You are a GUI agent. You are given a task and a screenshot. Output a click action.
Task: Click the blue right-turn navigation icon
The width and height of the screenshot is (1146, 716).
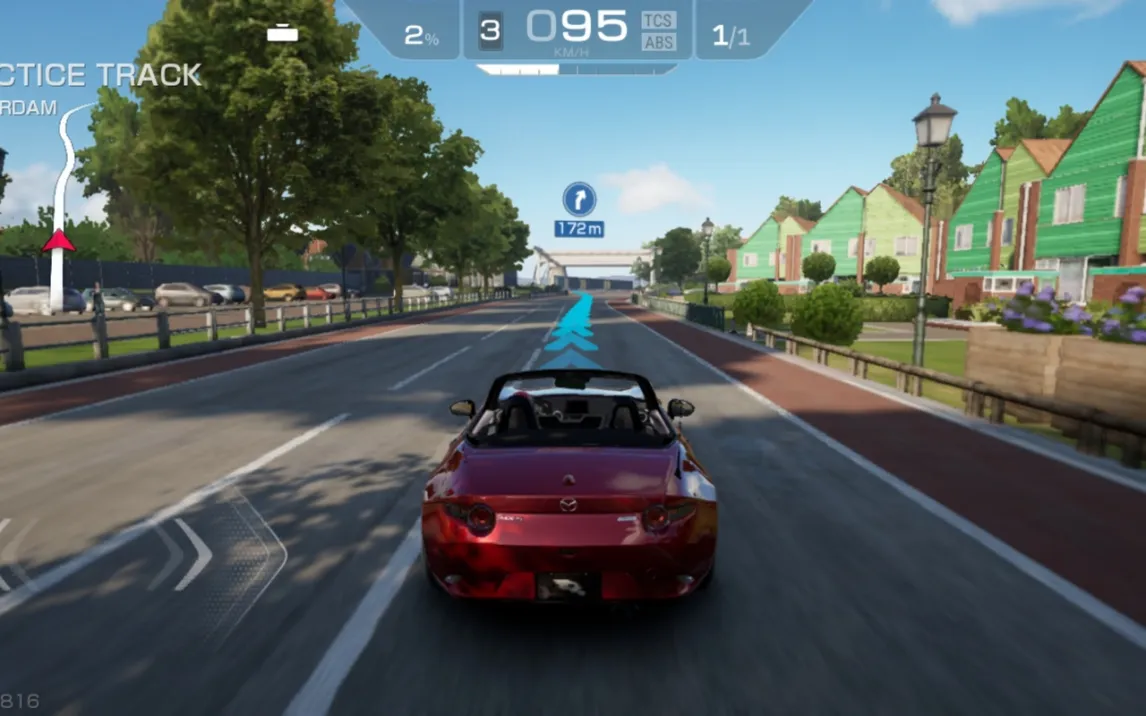[579, 199]
